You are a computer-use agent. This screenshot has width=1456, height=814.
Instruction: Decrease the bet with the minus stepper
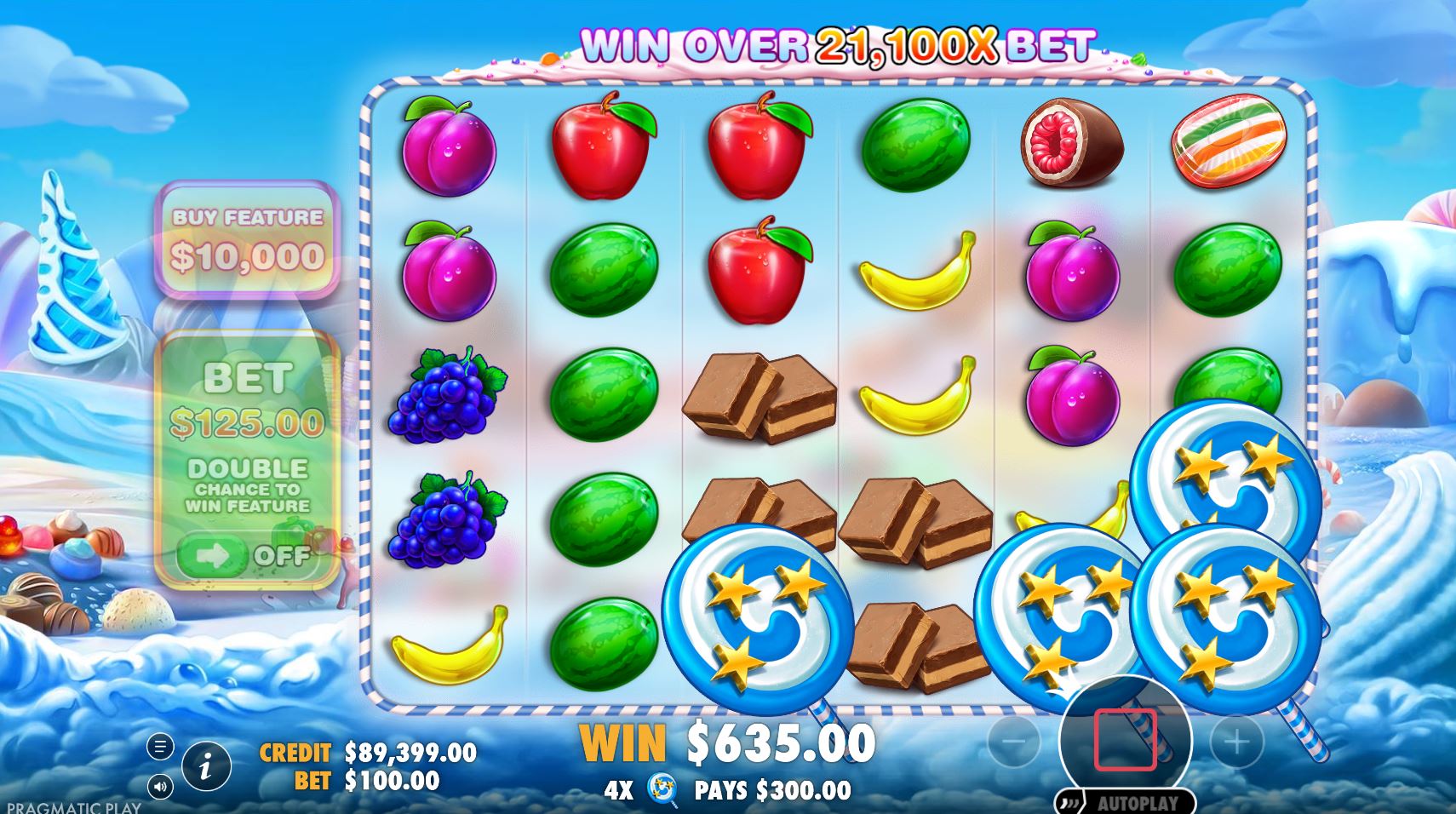tap(1012, 741)
